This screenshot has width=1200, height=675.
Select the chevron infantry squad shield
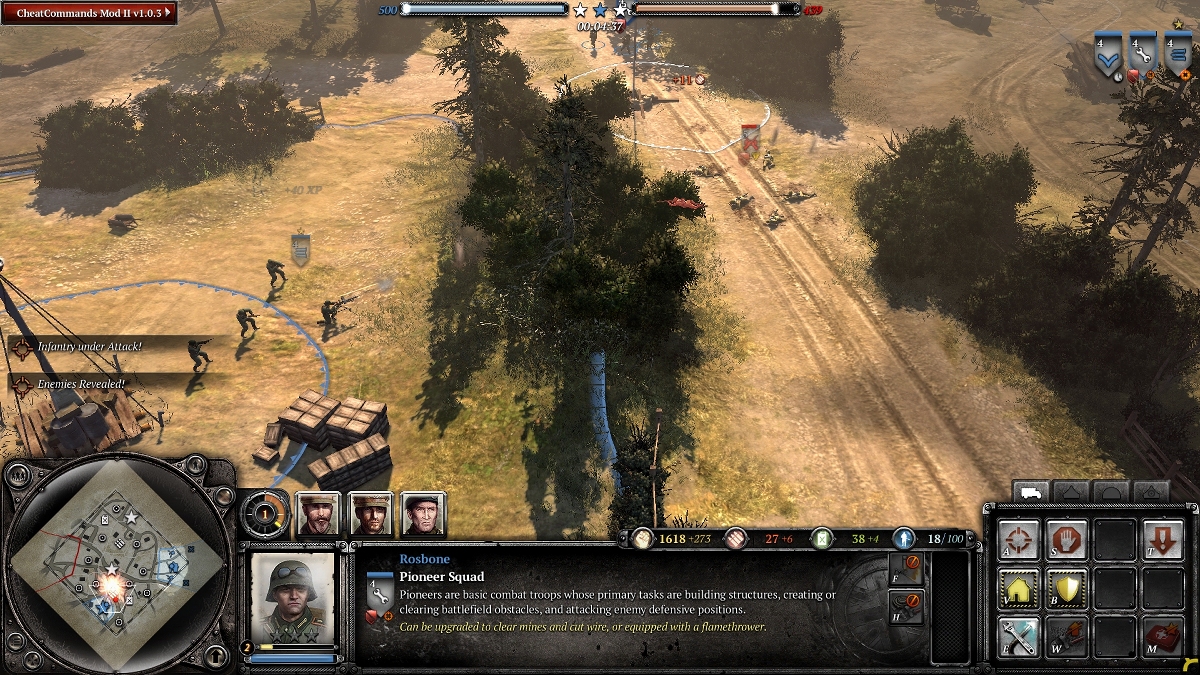[x=1108, y=56]
